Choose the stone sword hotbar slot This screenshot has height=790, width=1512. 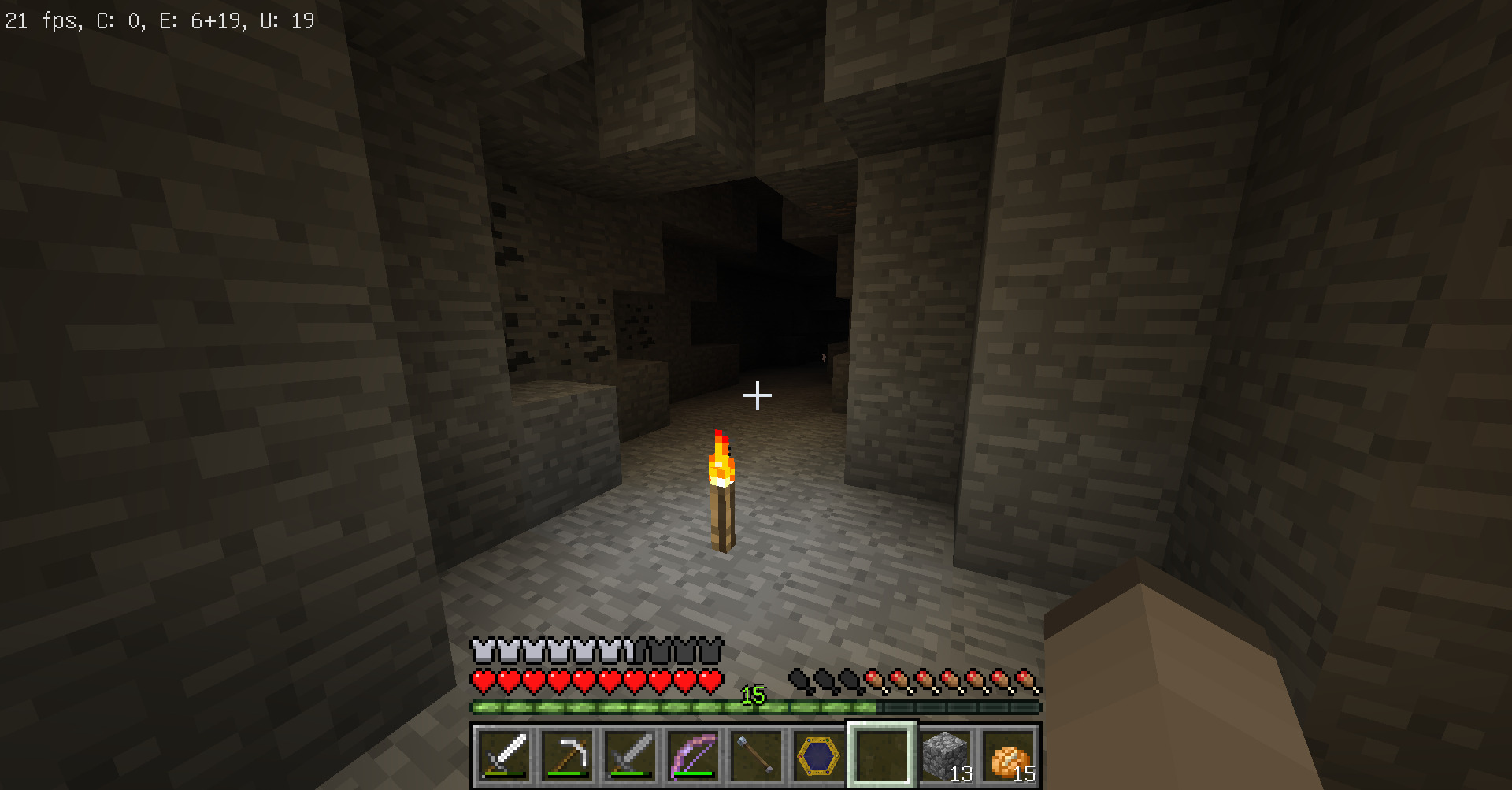tap(630, 755)
